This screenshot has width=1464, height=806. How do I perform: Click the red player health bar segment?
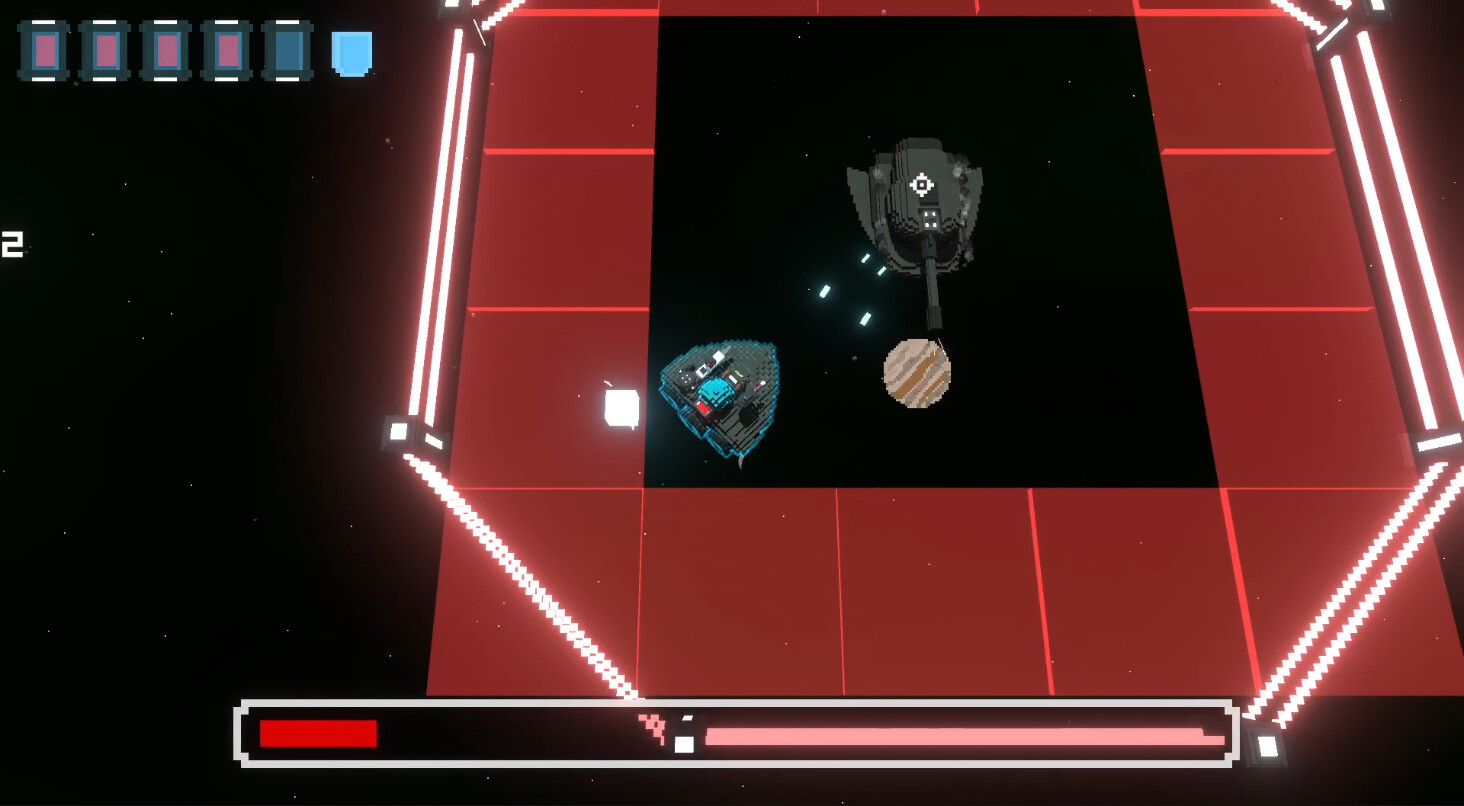tap(318, 733)
